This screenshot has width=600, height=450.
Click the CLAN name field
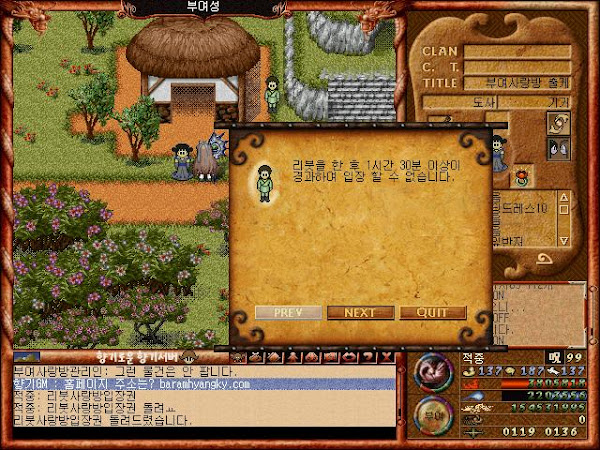(516, 51)
